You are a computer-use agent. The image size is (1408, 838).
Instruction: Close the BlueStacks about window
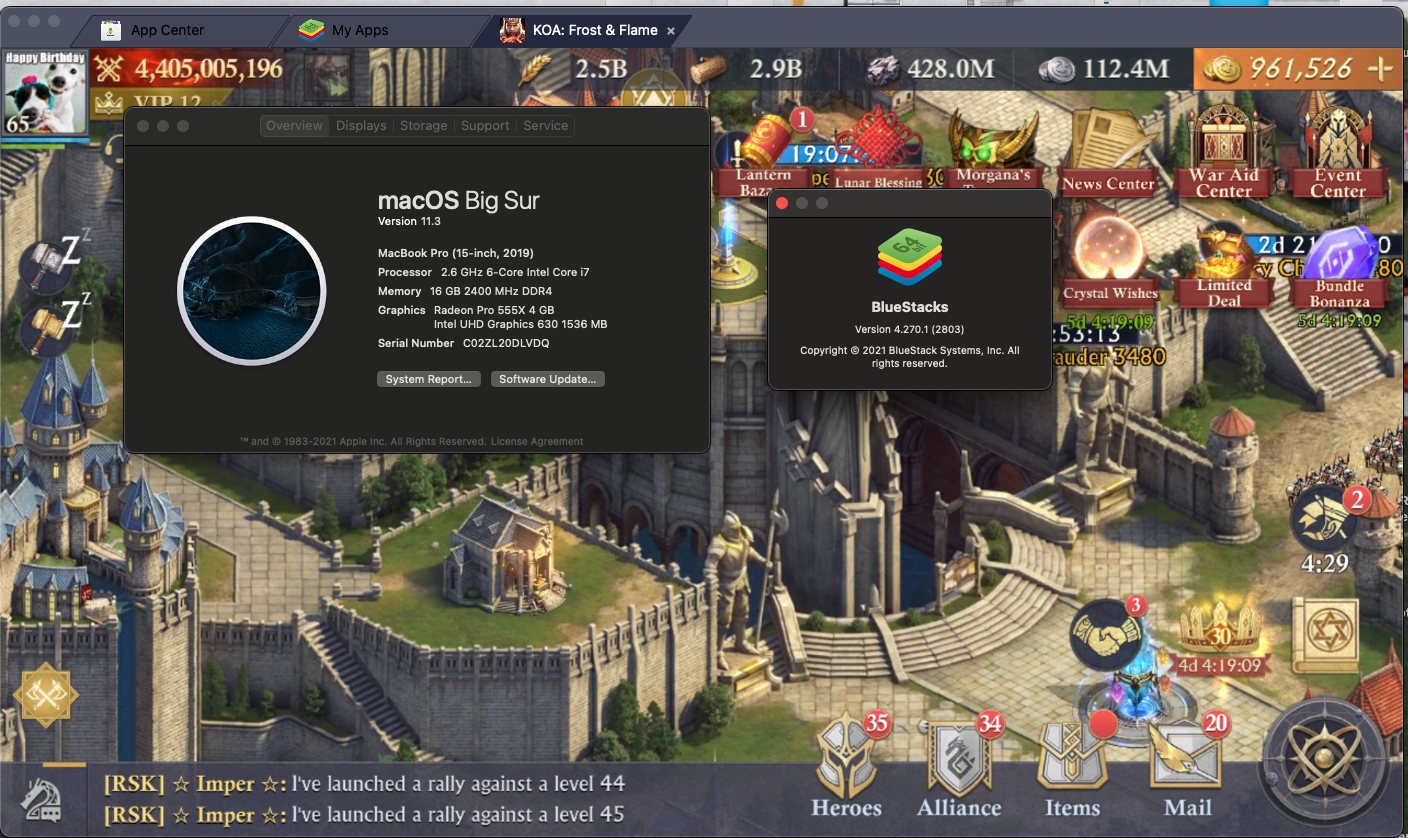point(782,203)
